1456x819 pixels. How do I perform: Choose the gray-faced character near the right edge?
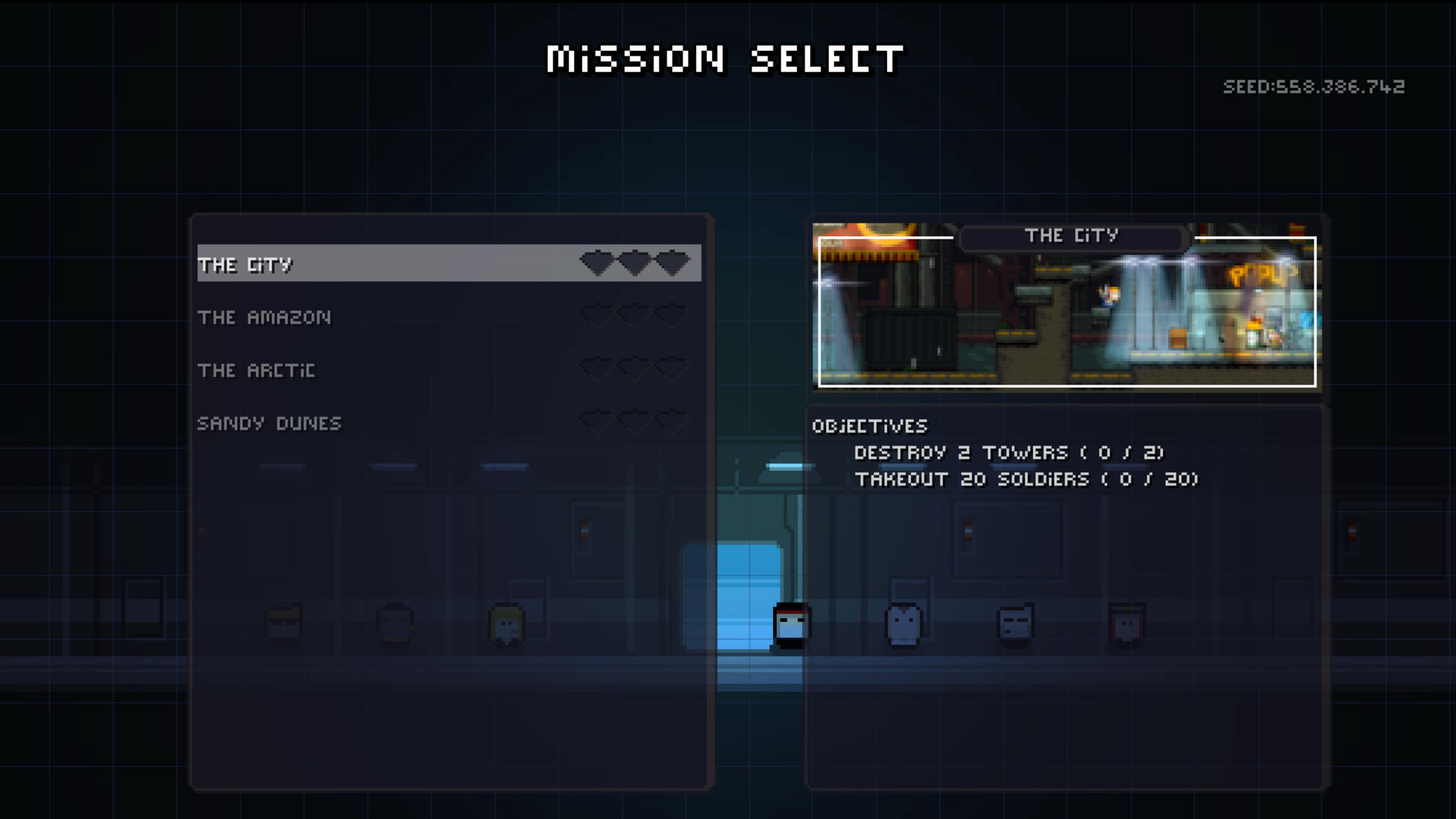1016,623
